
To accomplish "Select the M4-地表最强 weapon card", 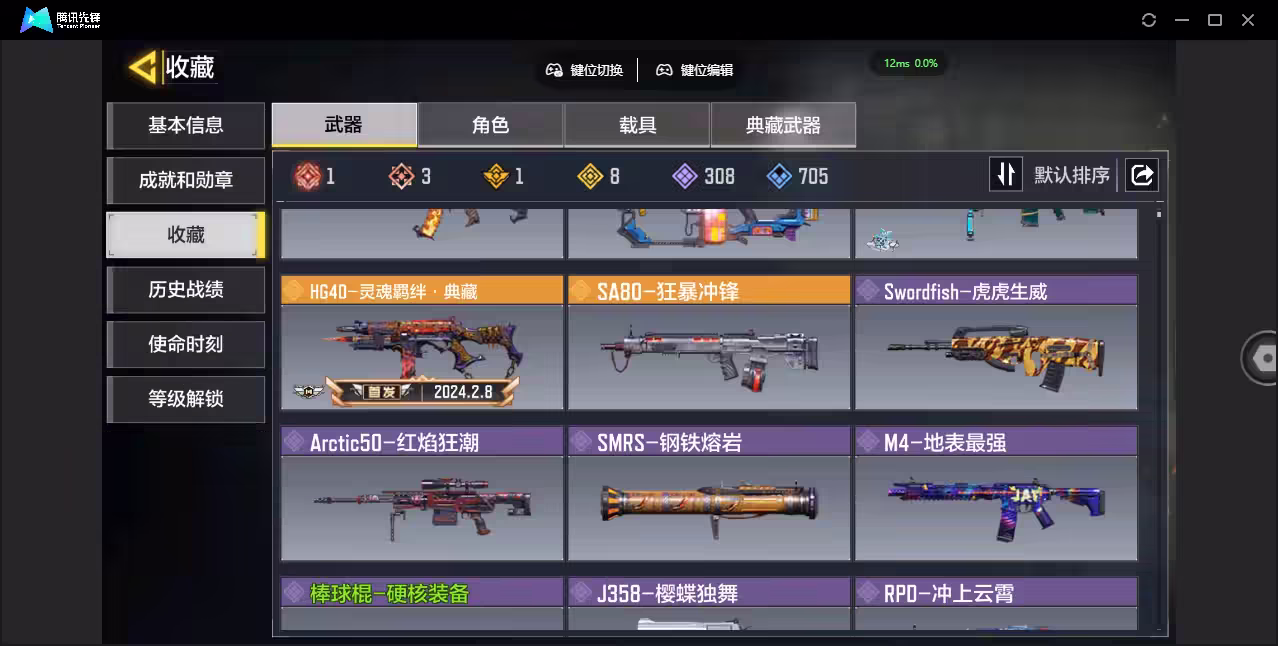I will coord(996,494).
